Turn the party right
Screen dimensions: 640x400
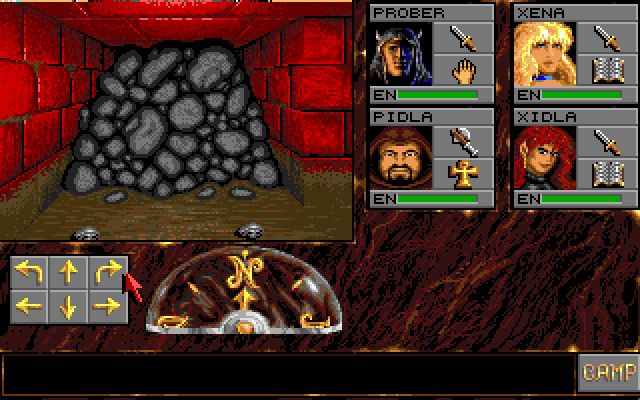pos(106,272)
